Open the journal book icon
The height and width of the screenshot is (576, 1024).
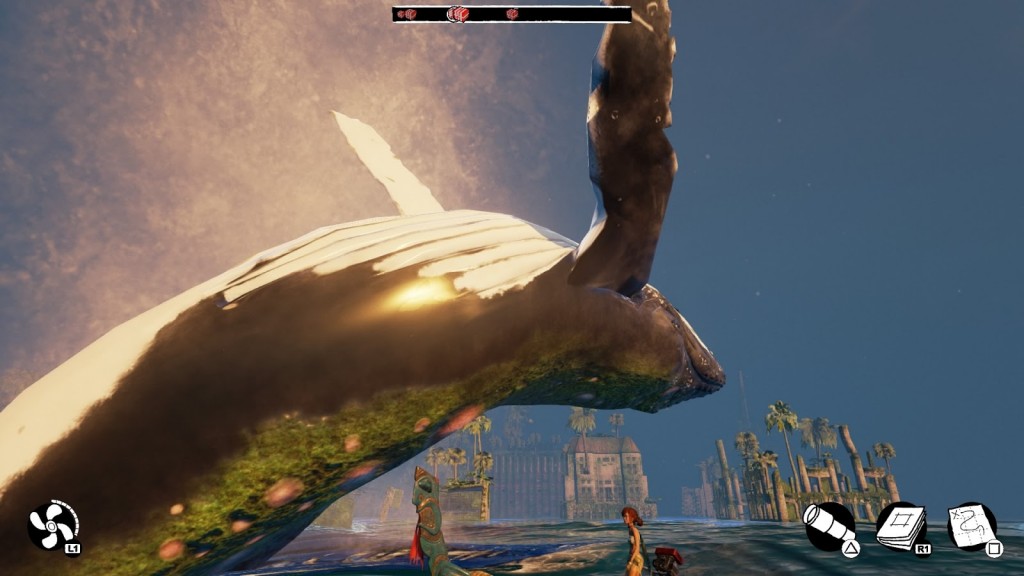(900, 526)
